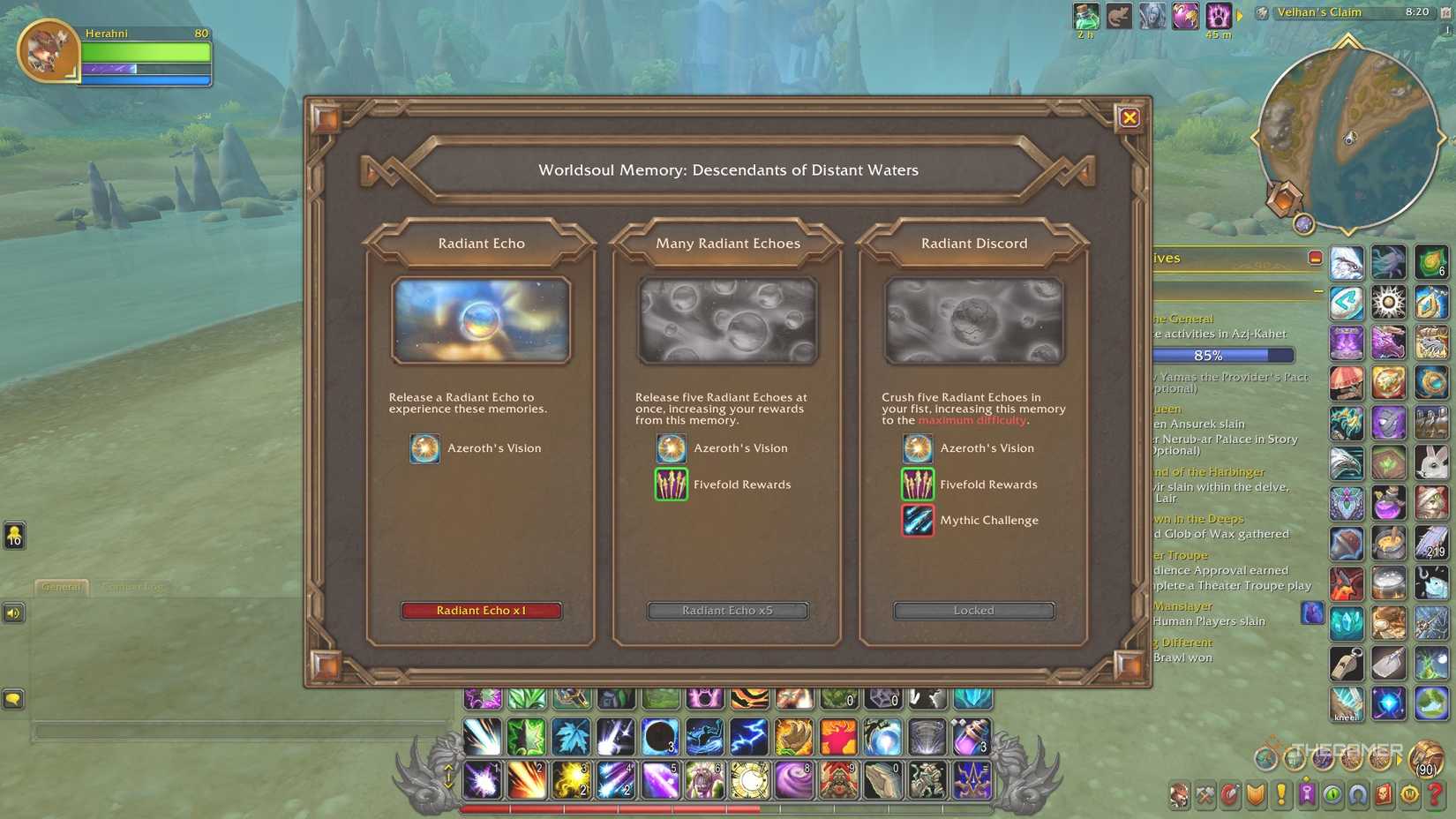Open the Great Vault purple key icon

coord(1307,794)
